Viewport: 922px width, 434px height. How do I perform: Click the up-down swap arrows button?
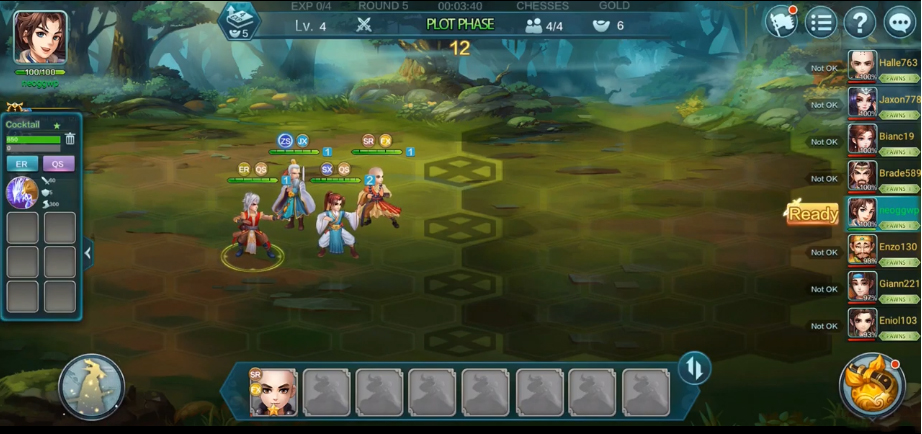694,369
